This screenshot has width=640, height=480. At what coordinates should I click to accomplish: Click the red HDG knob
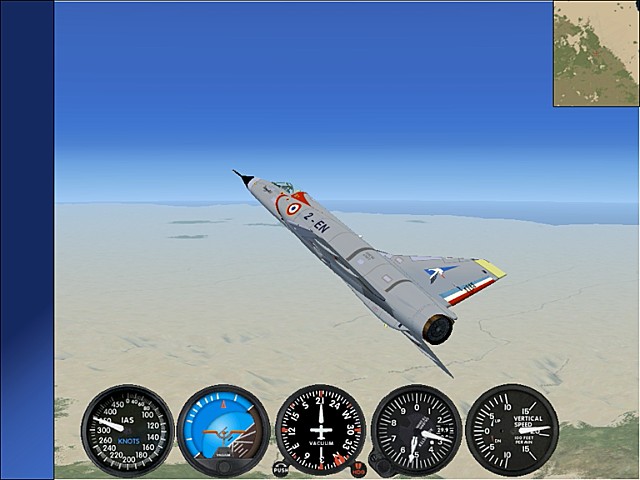pyautogui.click(x=358, y=466)
